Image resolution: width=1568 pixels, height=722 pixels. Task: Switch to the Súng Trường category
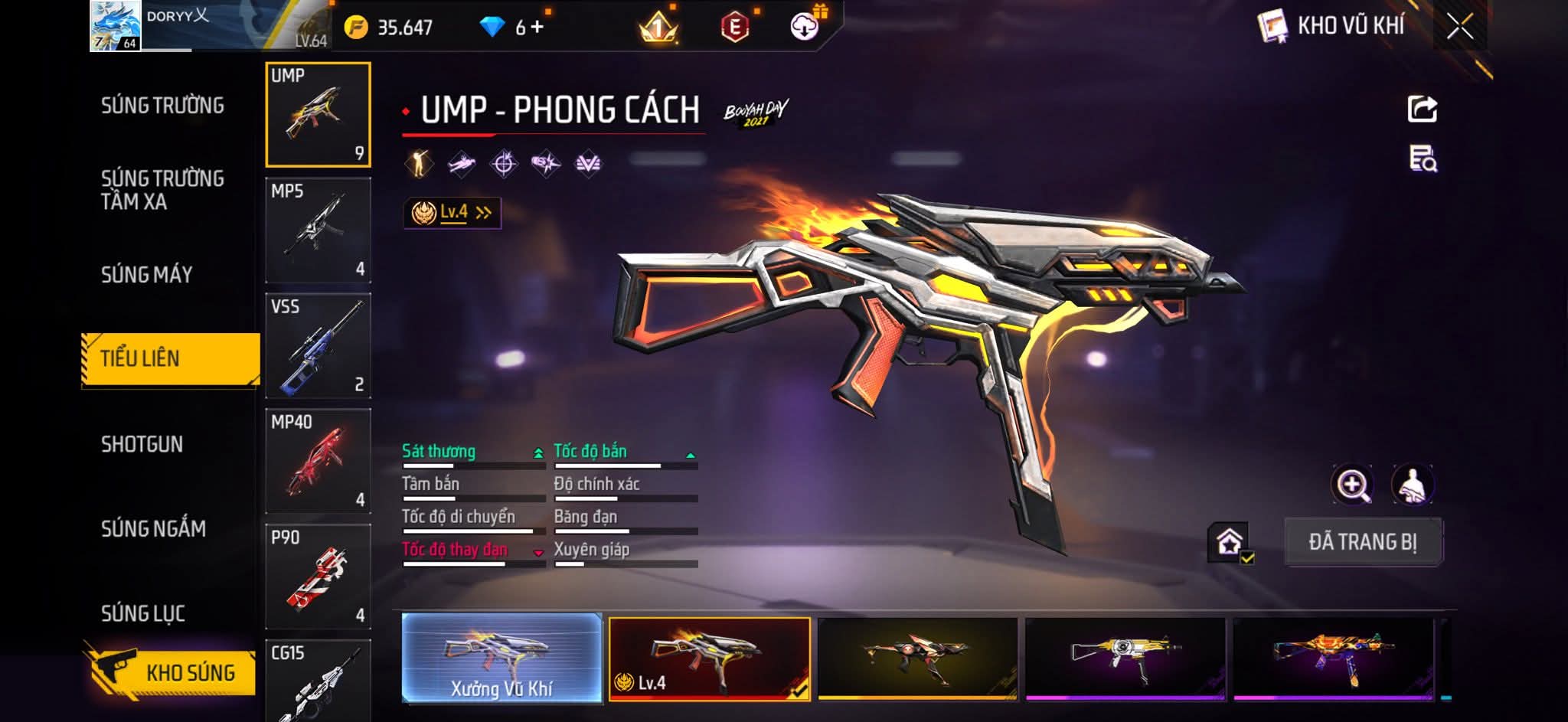point(162,106)
